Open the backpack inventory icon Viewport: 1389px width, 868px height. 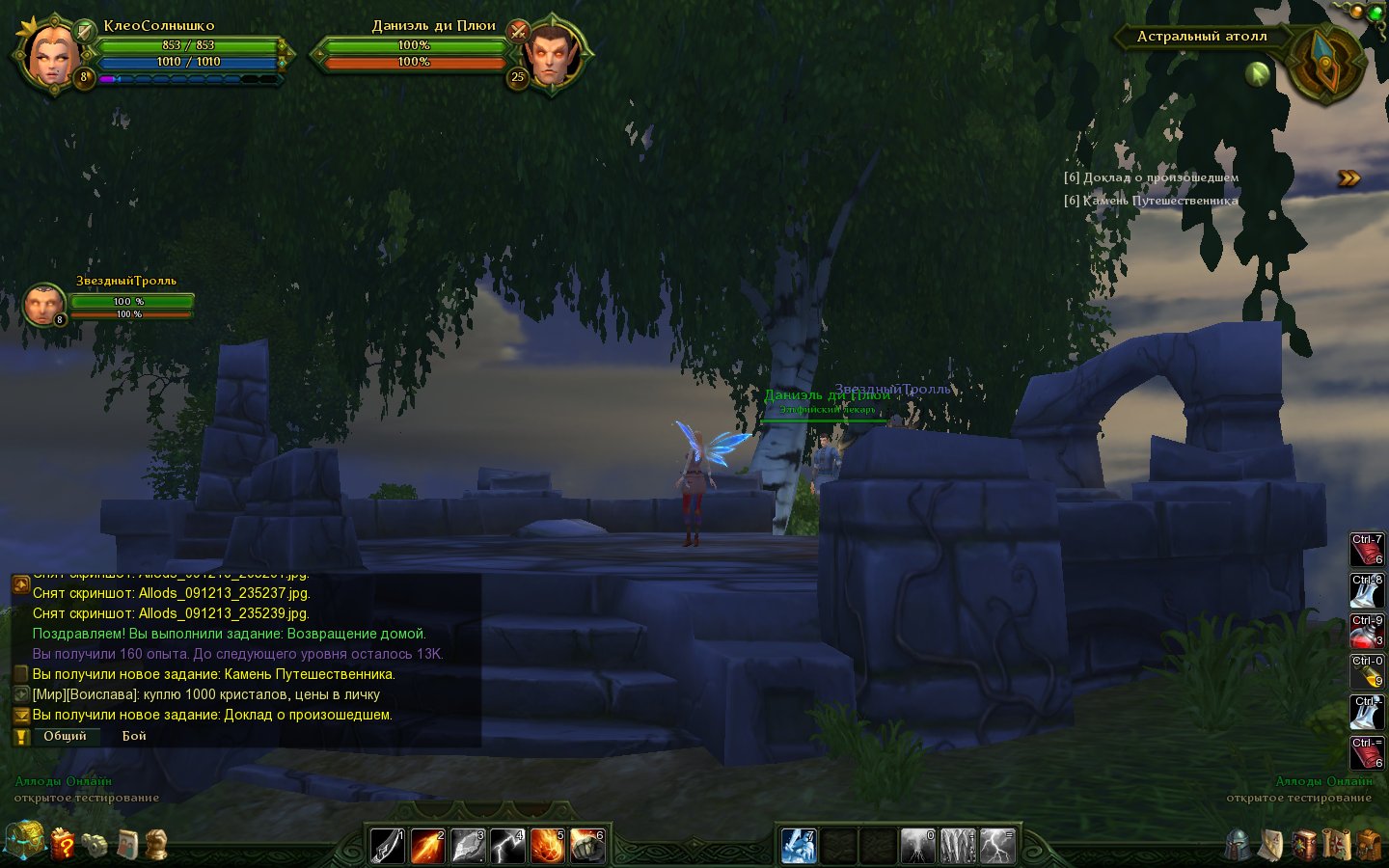click(x=1369, y=845)
